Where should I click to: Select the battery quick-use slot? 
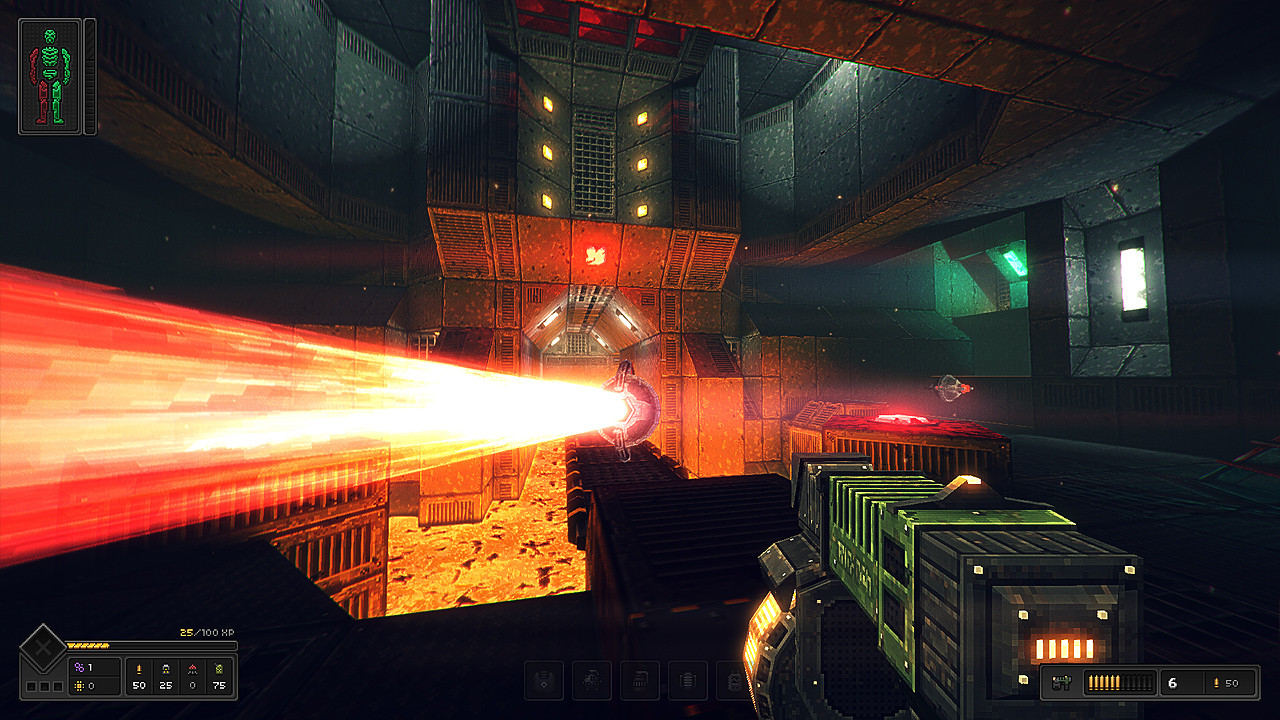(x=687, y=679)
